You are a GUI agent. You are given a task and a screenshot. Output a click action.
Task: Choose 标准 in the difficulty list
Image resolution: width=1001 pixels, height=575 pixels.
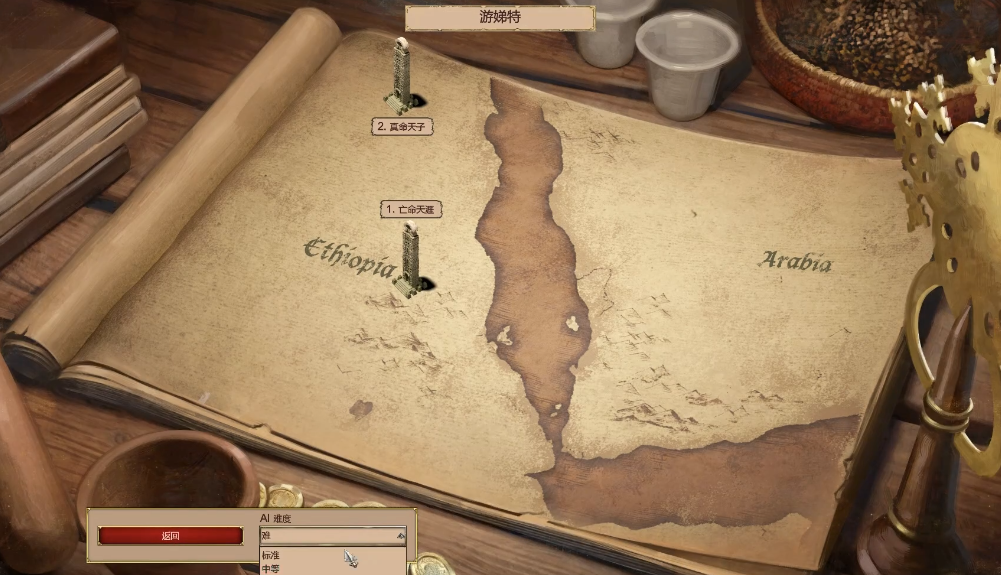tap(272, 555)
